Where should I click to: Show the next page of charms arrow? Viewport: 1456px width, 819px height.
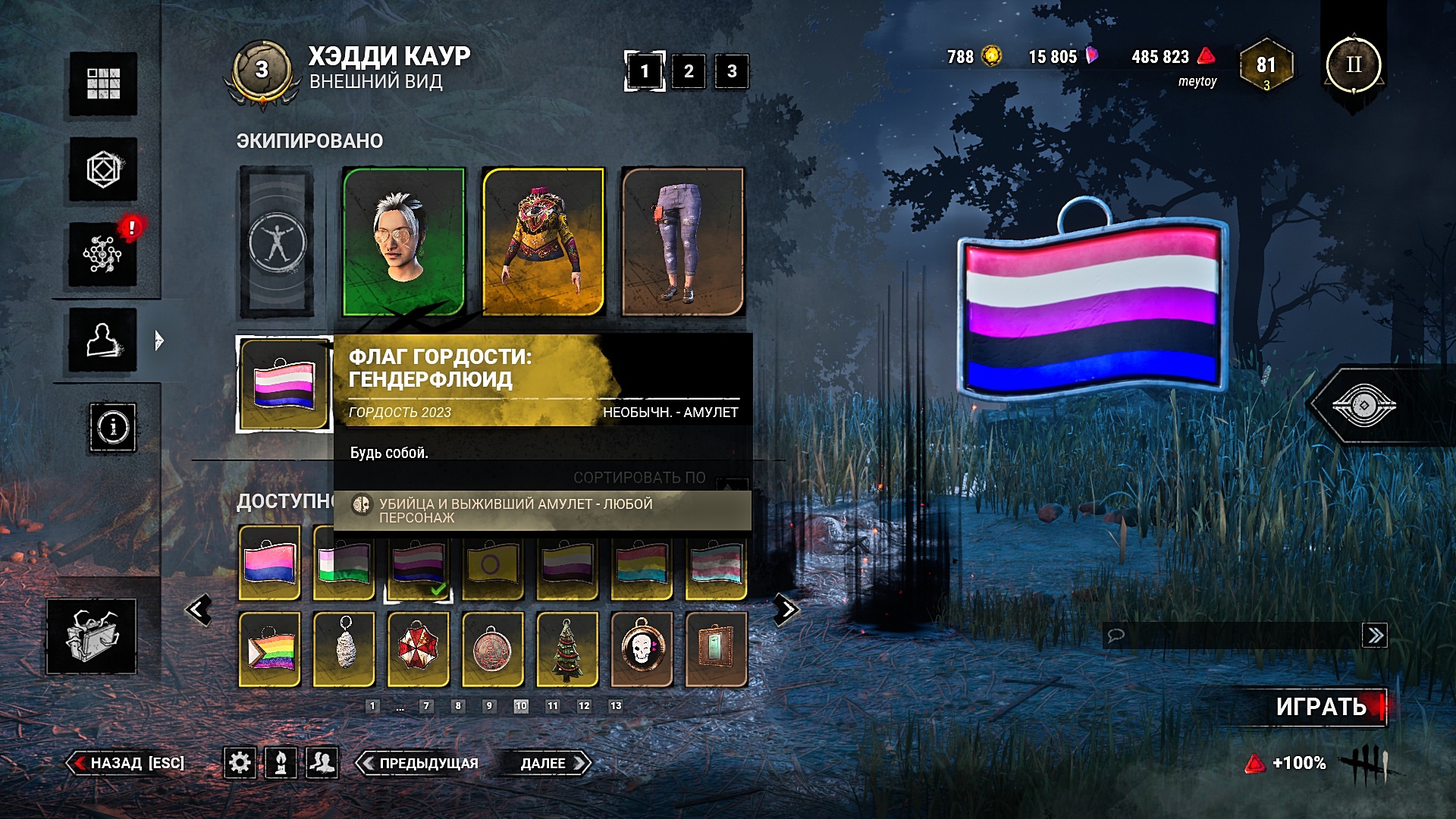pyautogui.click(x=786, y=610)
